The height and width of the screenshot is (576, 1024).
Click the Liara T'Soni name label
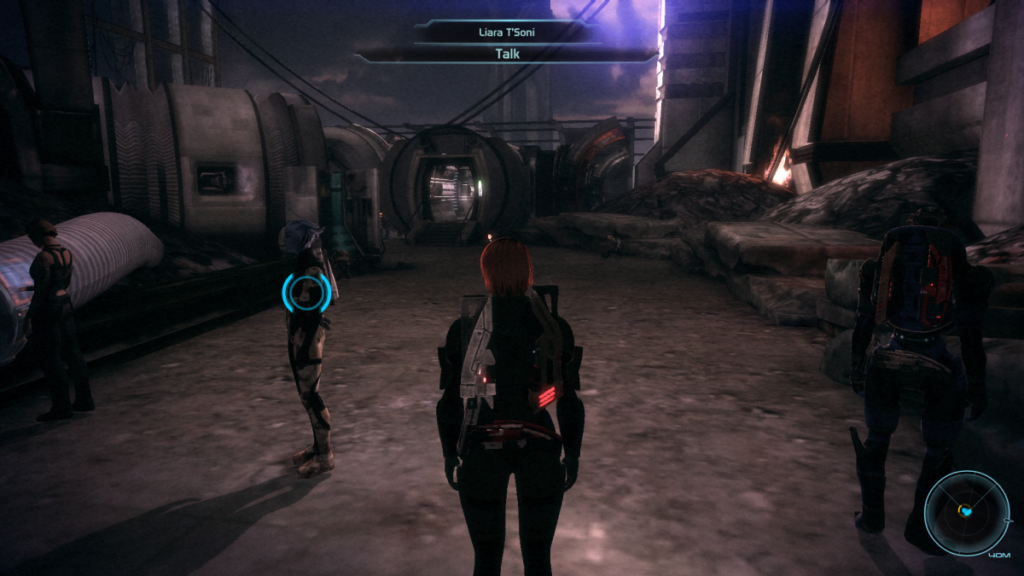click(506, 32)
